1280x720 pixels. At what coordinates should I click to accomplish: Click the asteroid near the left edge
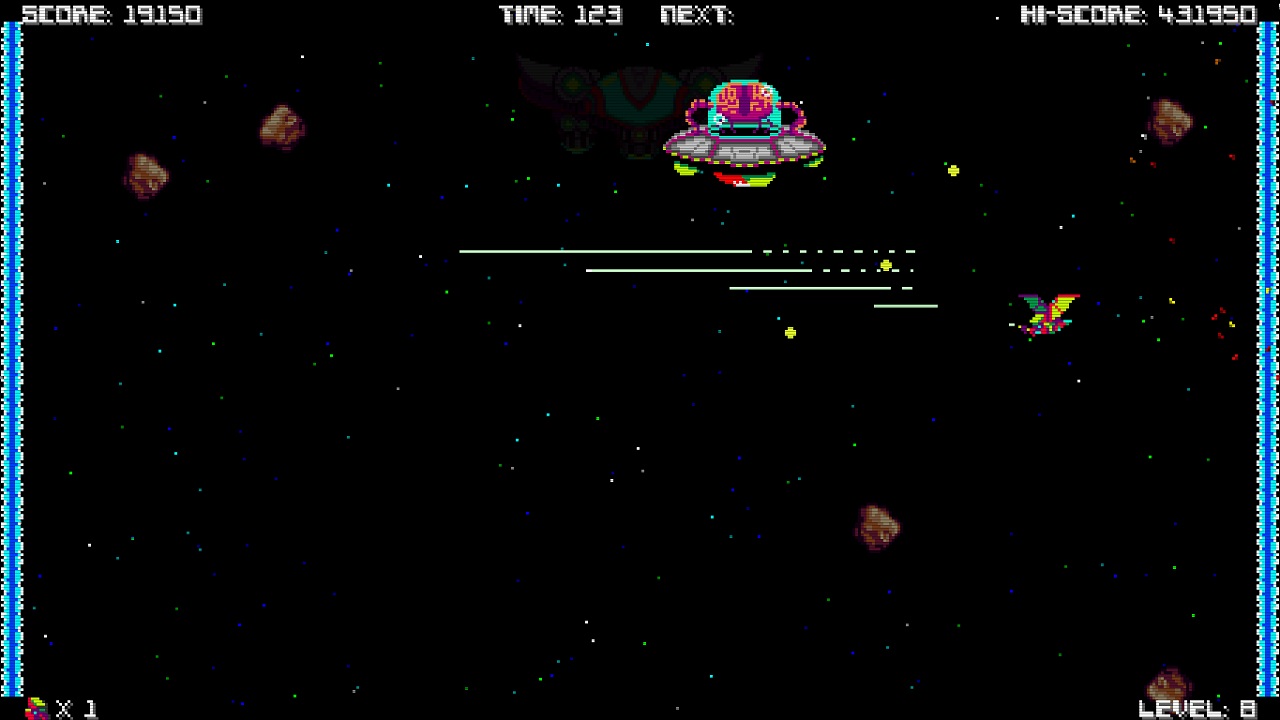click(145, 175)
